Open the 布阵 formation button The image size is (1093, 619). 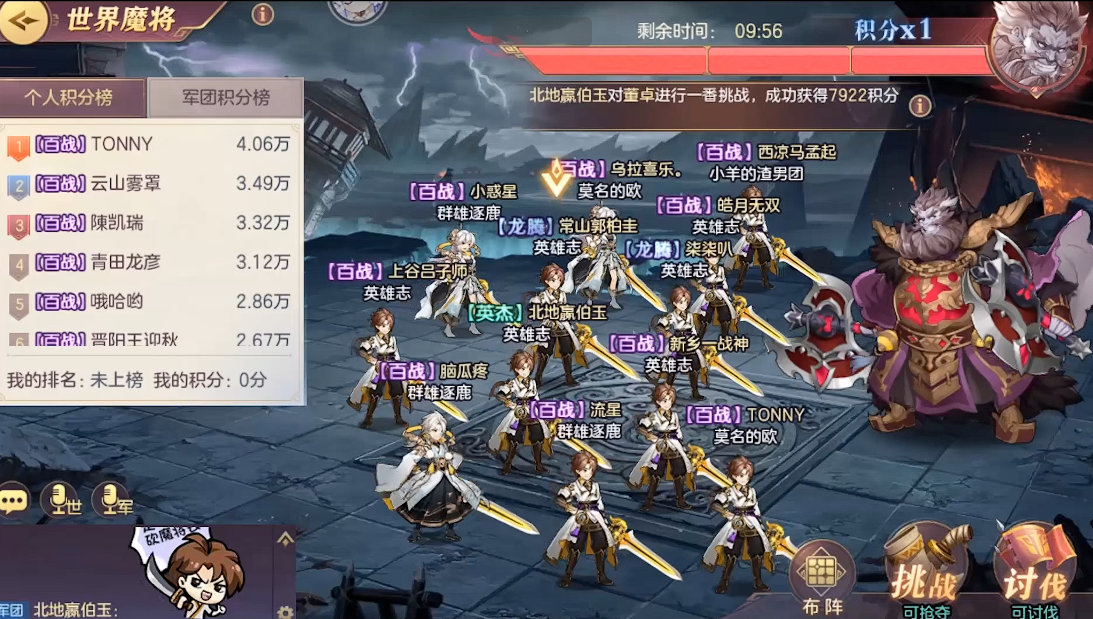click(823, 577)
